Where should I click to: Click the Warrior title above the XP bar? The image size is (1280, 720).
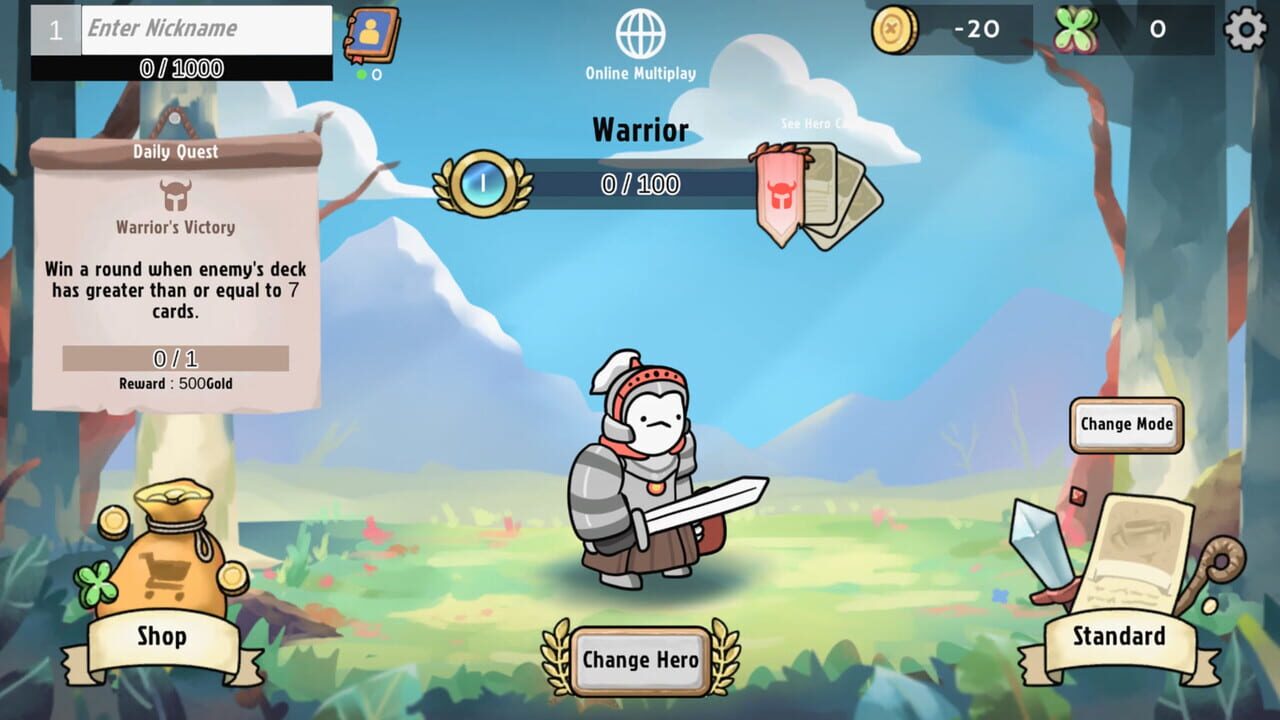coord(641,129)
